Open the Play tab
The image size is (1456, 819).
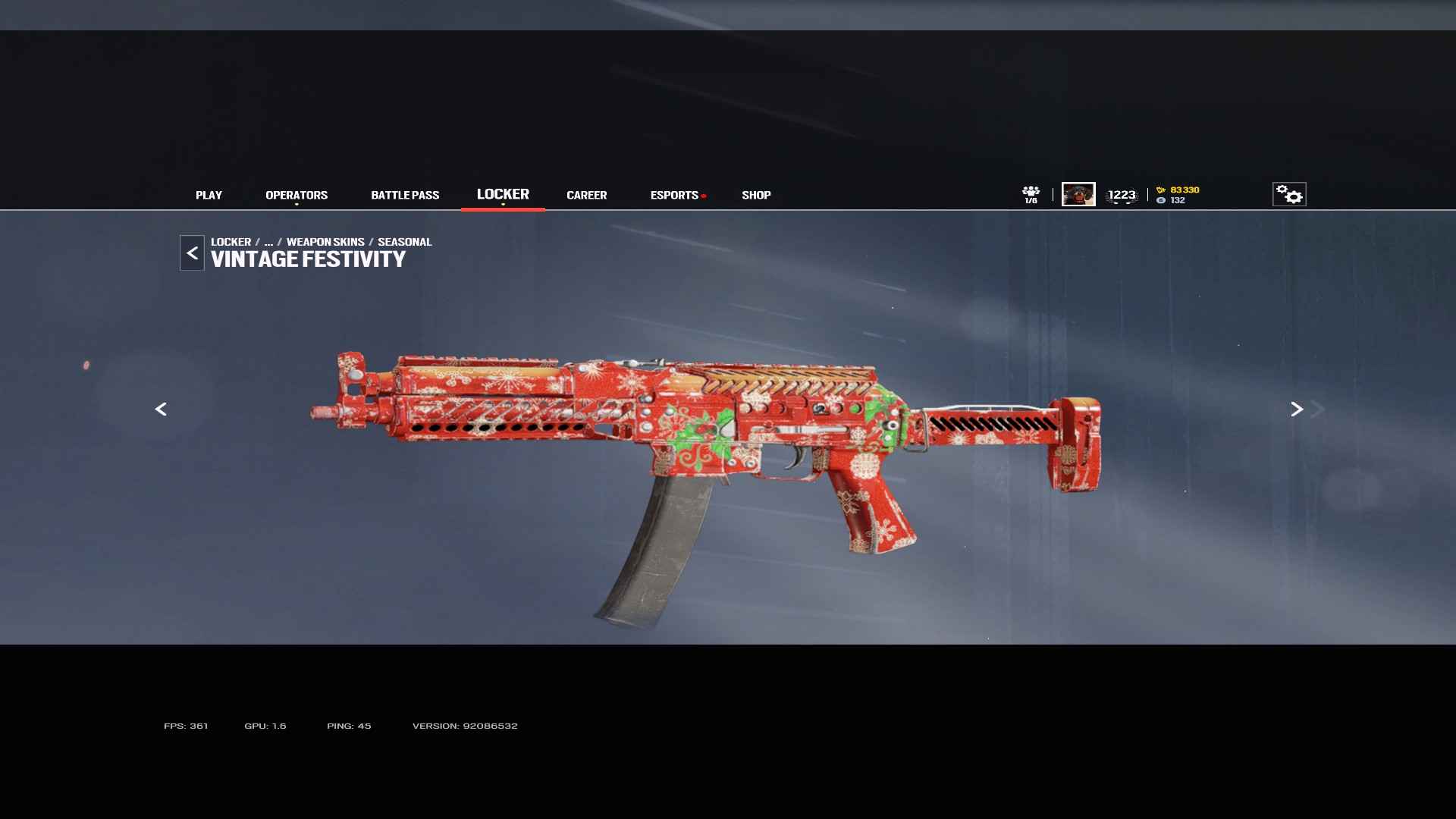tap(209, 195)
